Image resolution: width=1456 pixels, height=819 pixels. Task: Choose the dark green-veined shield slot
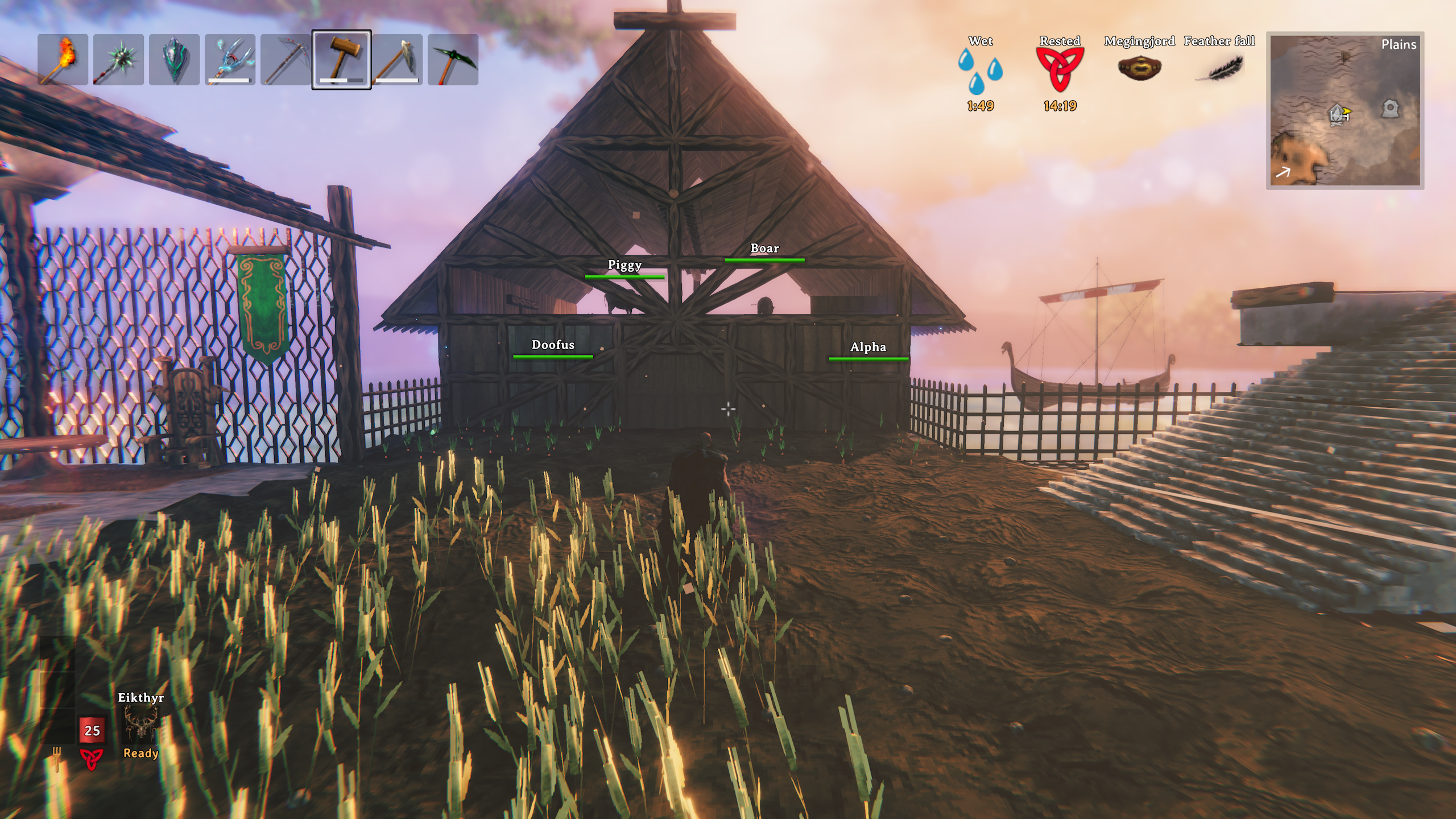click(x=174, y=60)
